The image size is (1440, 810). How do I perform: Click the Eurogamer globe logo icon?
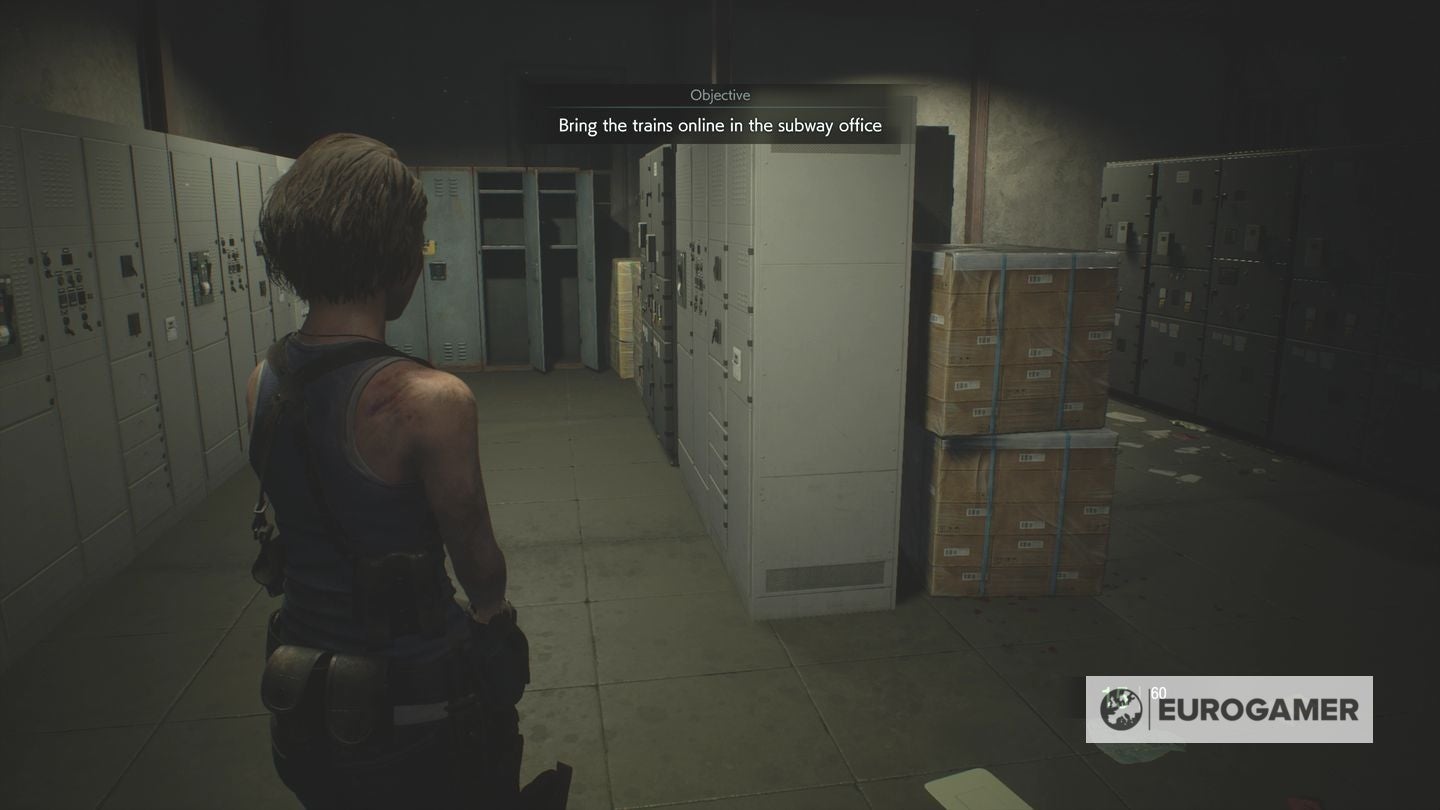pyautogui.click(x=1122, y=711)
